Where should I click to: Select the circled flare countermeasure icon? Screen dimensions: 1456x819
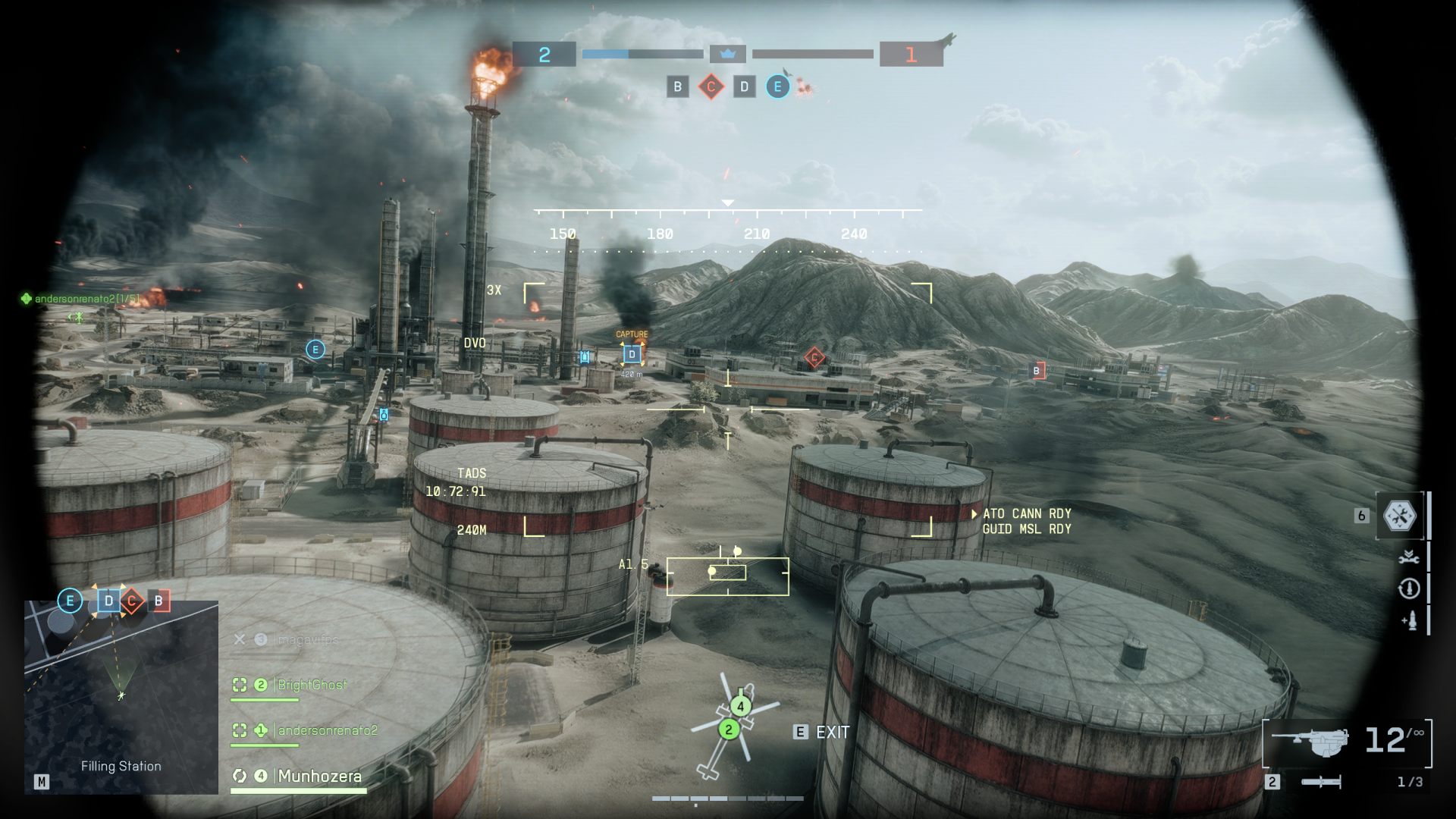1408,588
